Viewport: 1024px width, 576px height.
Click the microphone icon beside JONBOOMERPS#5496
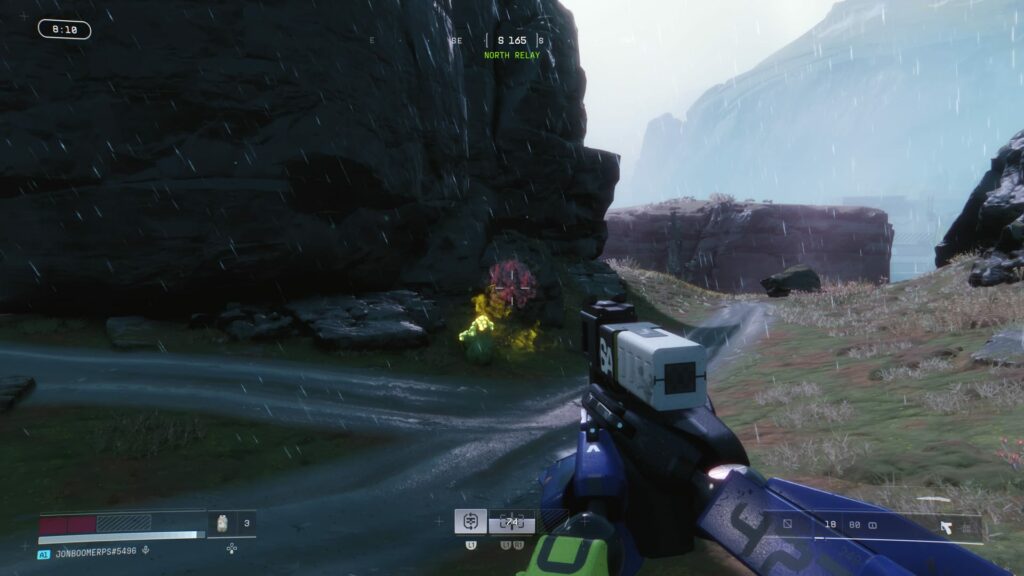click(x=147, y=549)
